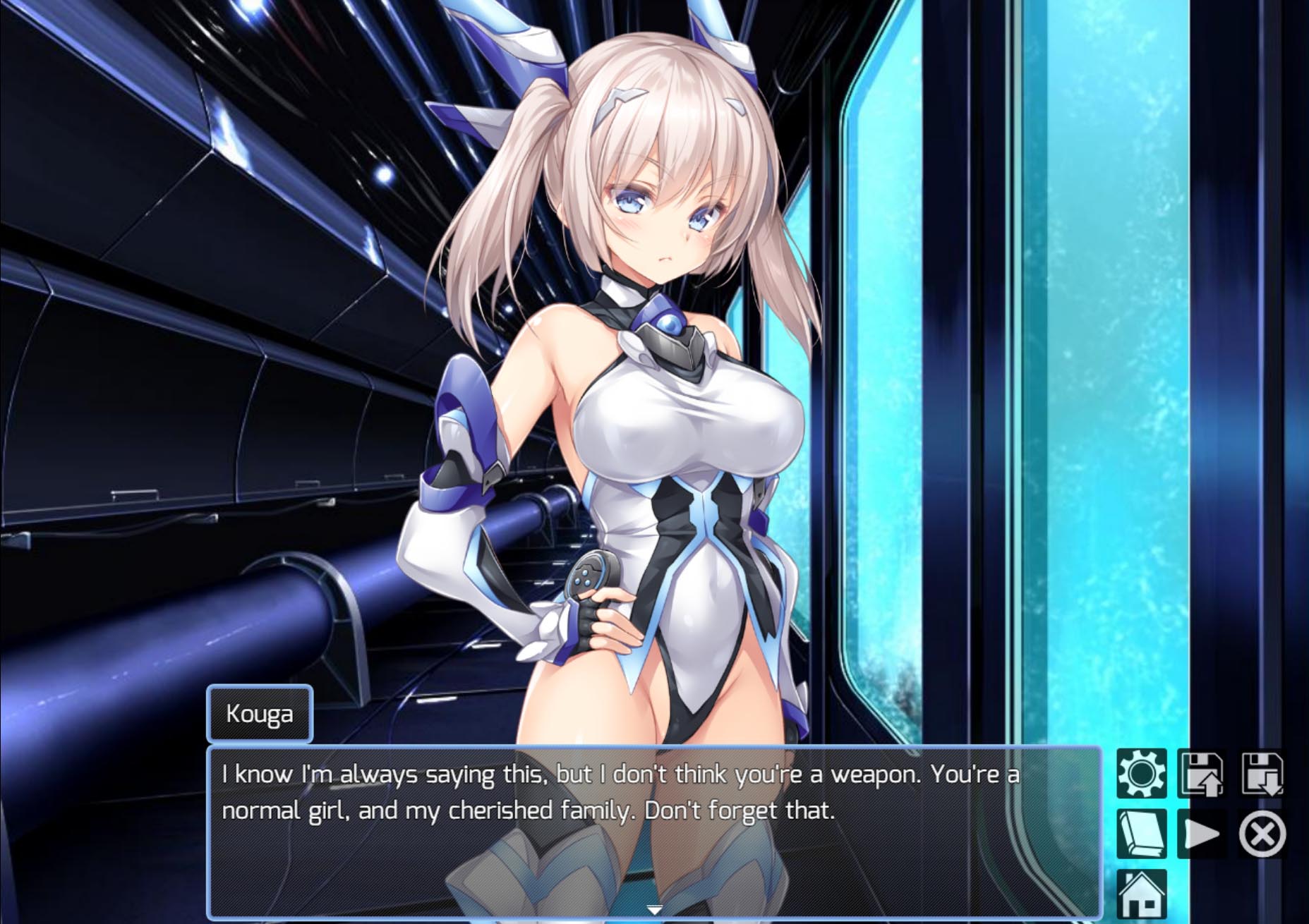Image resolution: width=1309 pixels, height=924 pixels.
Task: Click the floppy disk icon with up arrow
Action: point(1201,774)
